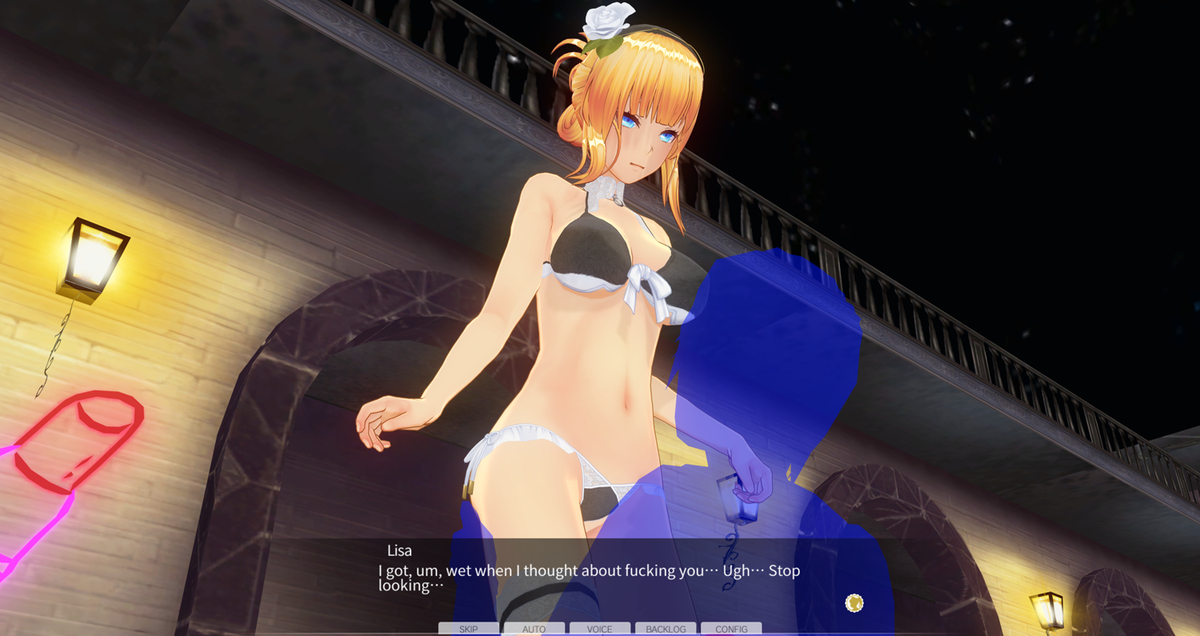Image resolution: width=1200 pixels, height=636 pixels.
Task: Click the SKIP button
Action: coord(468,629)
